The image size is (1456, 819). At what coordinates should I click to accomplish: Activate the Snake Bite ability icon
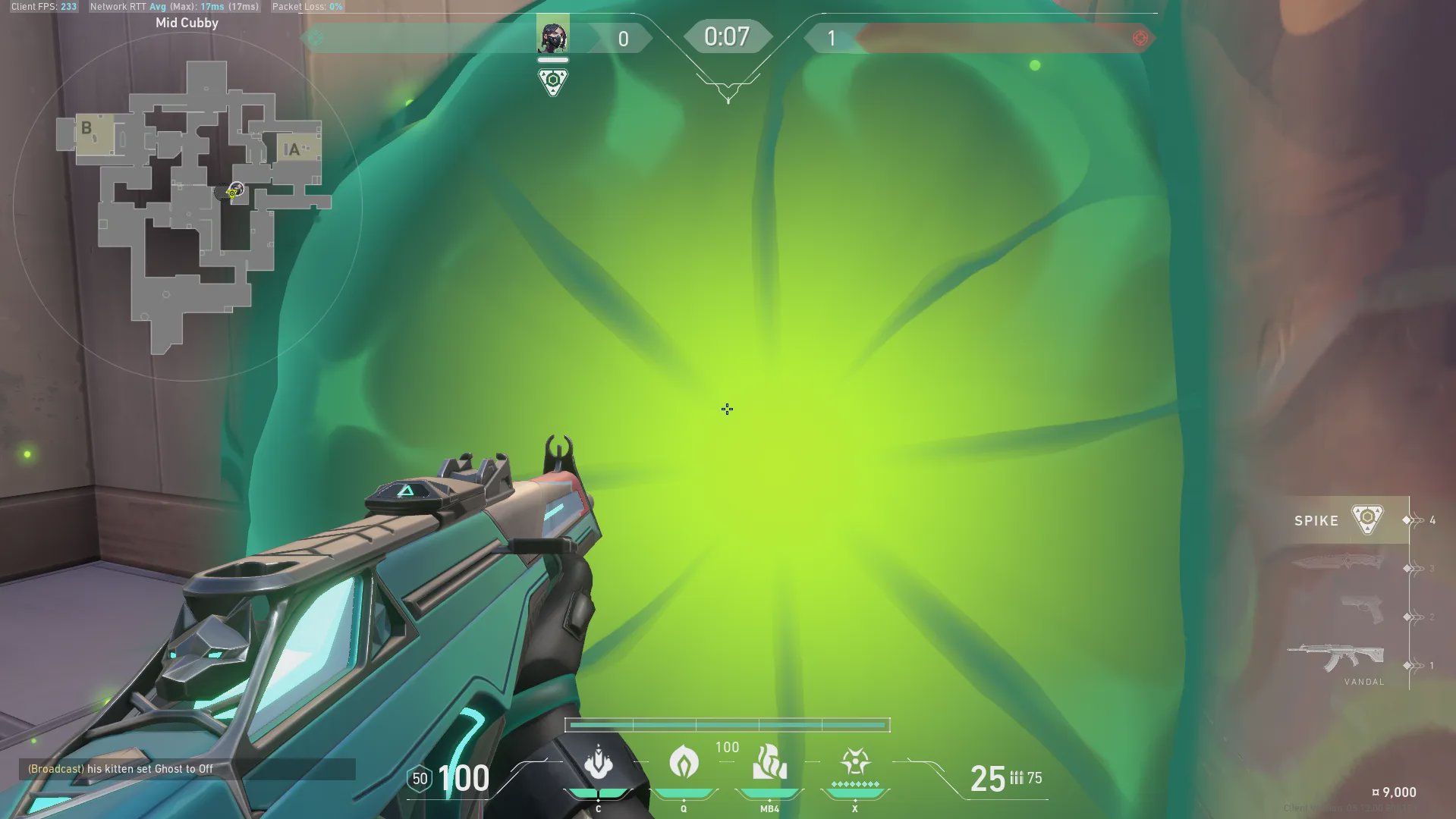(599, 762)
